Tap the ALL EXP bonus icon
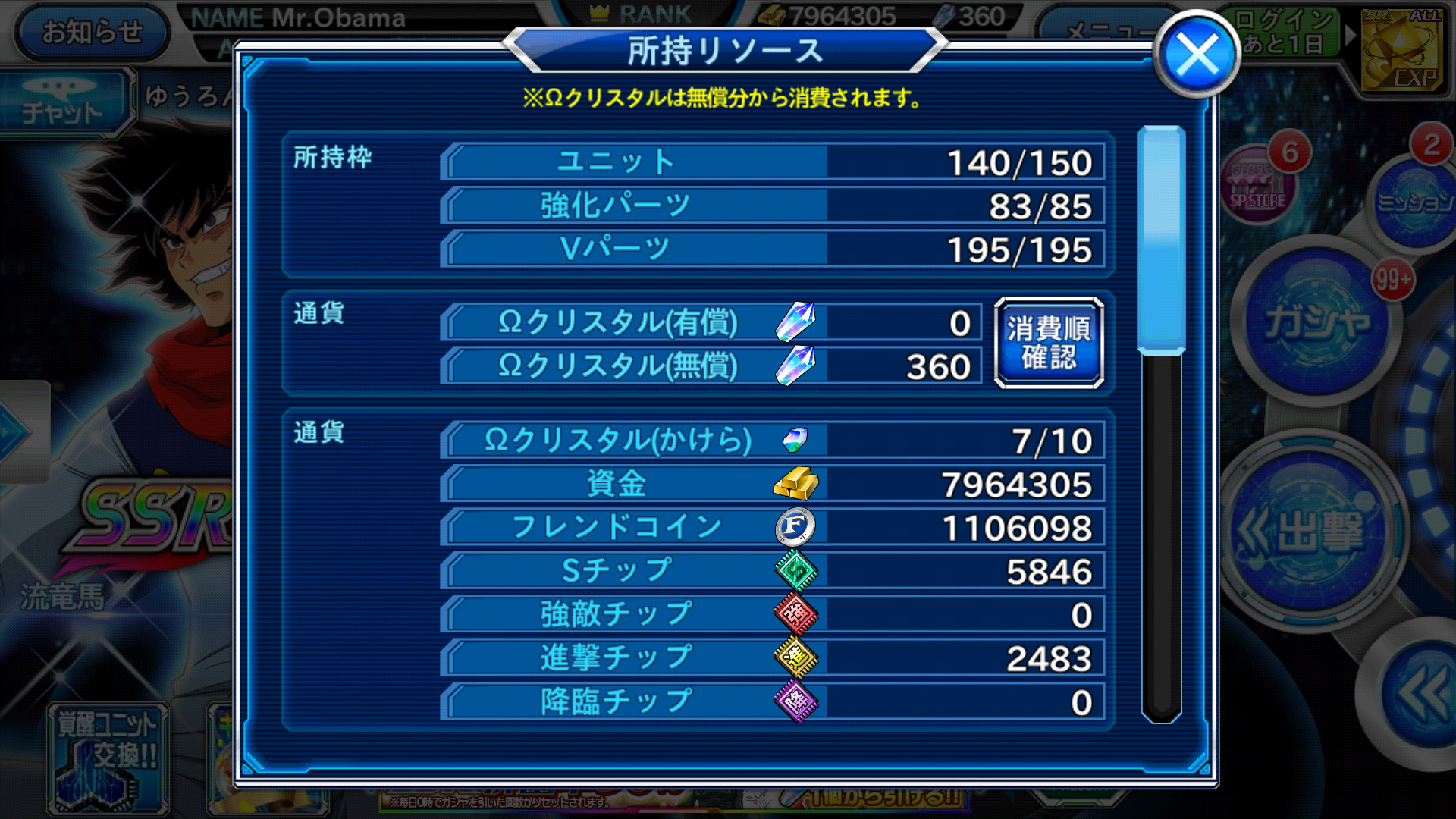Screen dimensions: 1456x819 coord(1401,49)
